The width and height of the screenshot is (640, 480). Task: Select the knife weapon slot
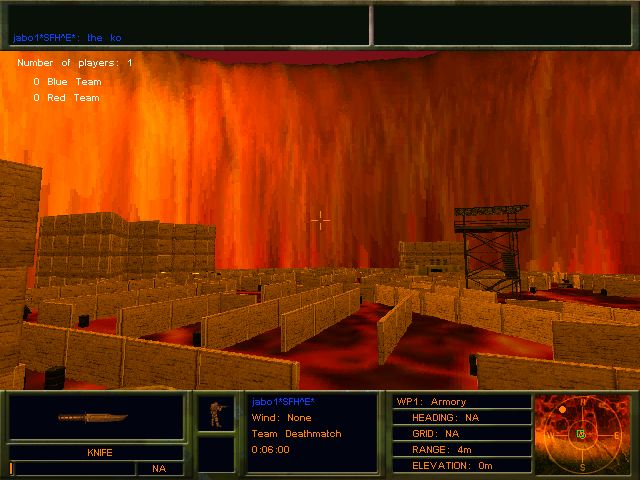tap(96, 417)
